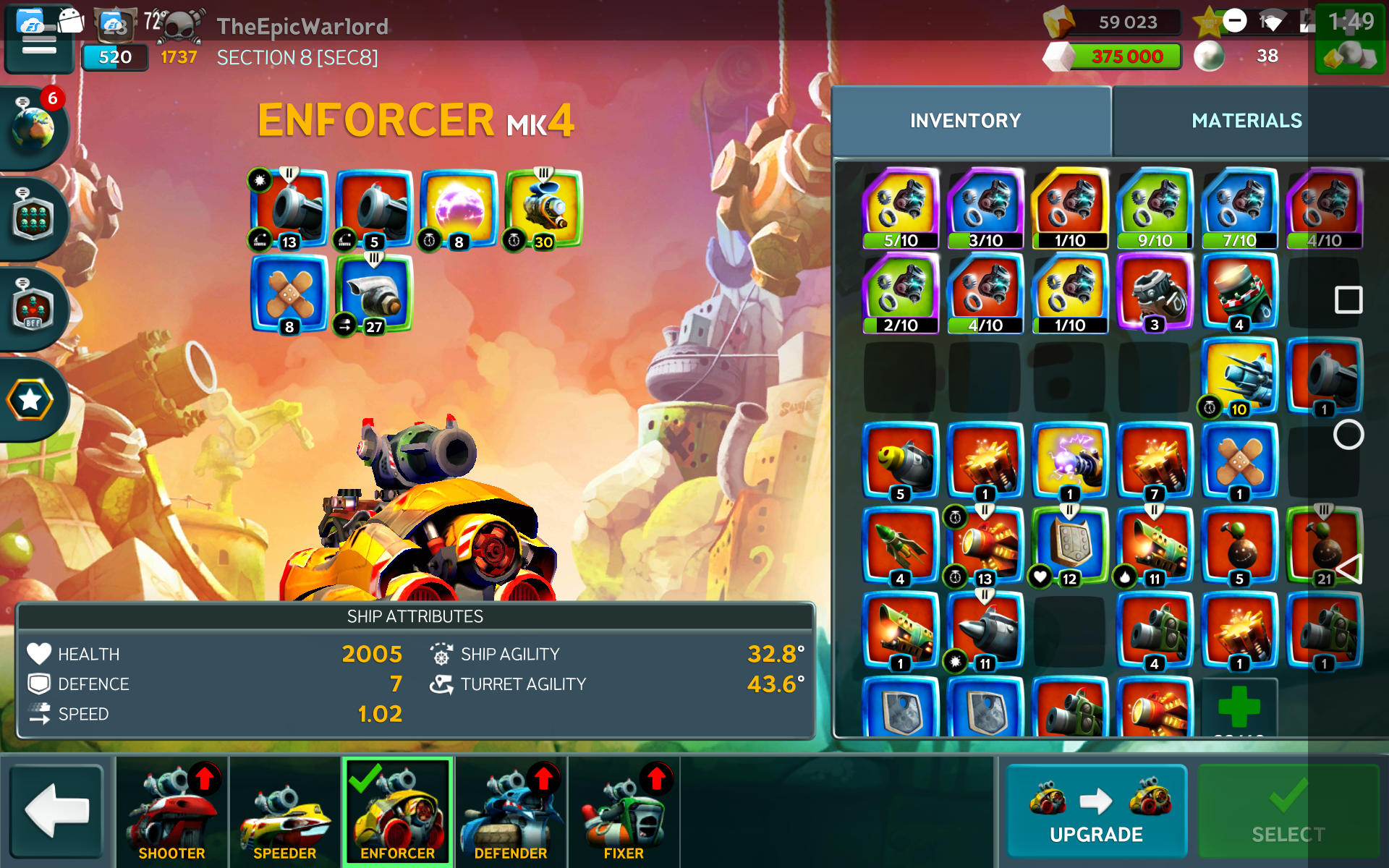Pick the Enforcer ship tile
The image size is (1389, 868).
397,811
